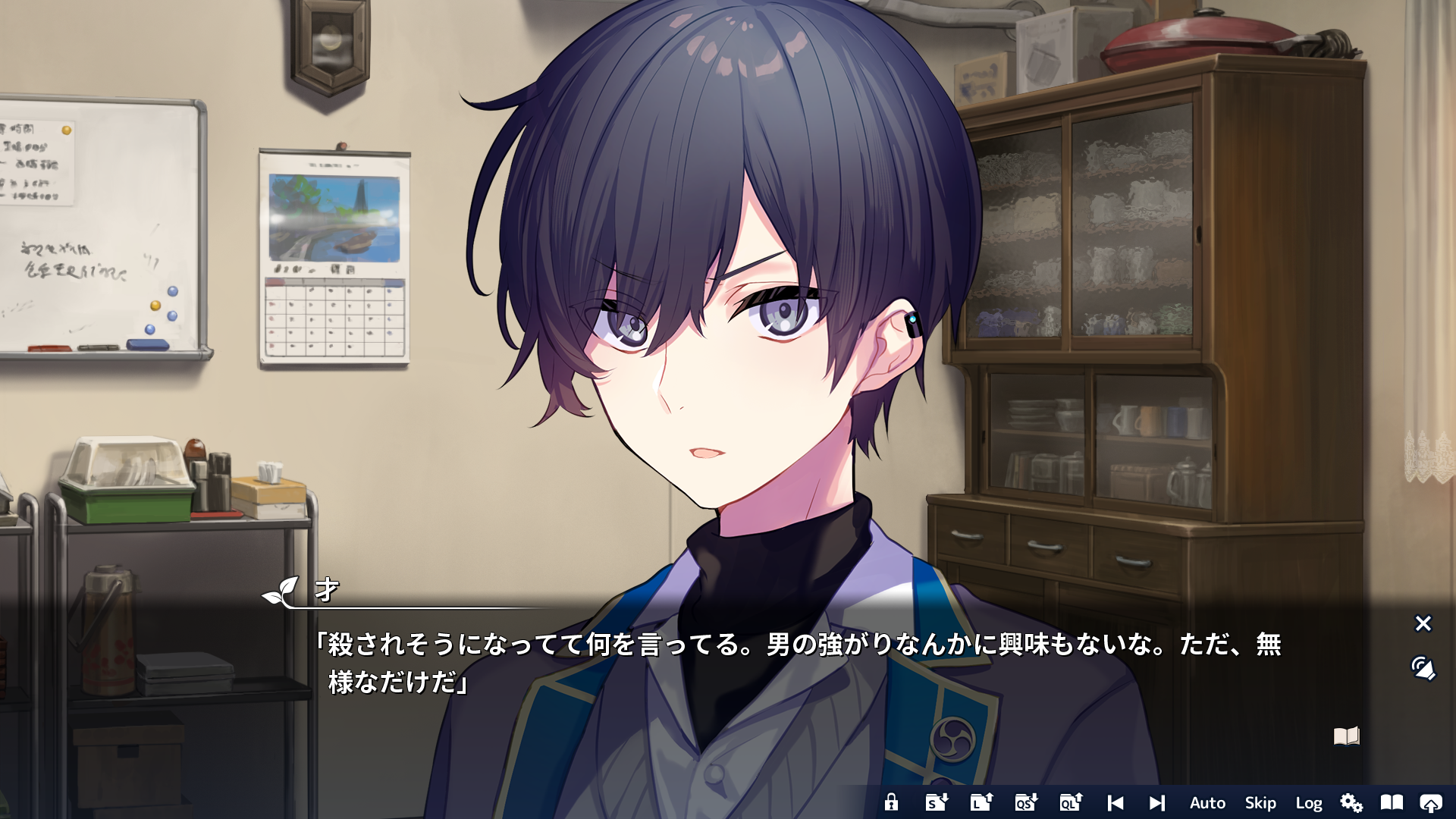Open the Log
The image size is (1456, 819).
coord(1310,802)
